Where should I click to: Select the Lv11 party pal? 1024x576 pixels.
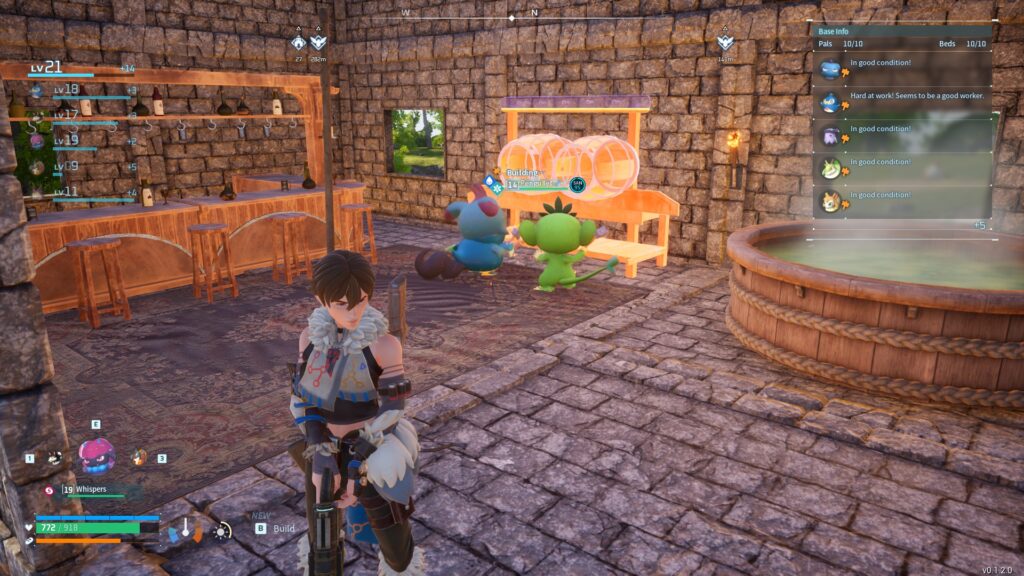[37, 193]
